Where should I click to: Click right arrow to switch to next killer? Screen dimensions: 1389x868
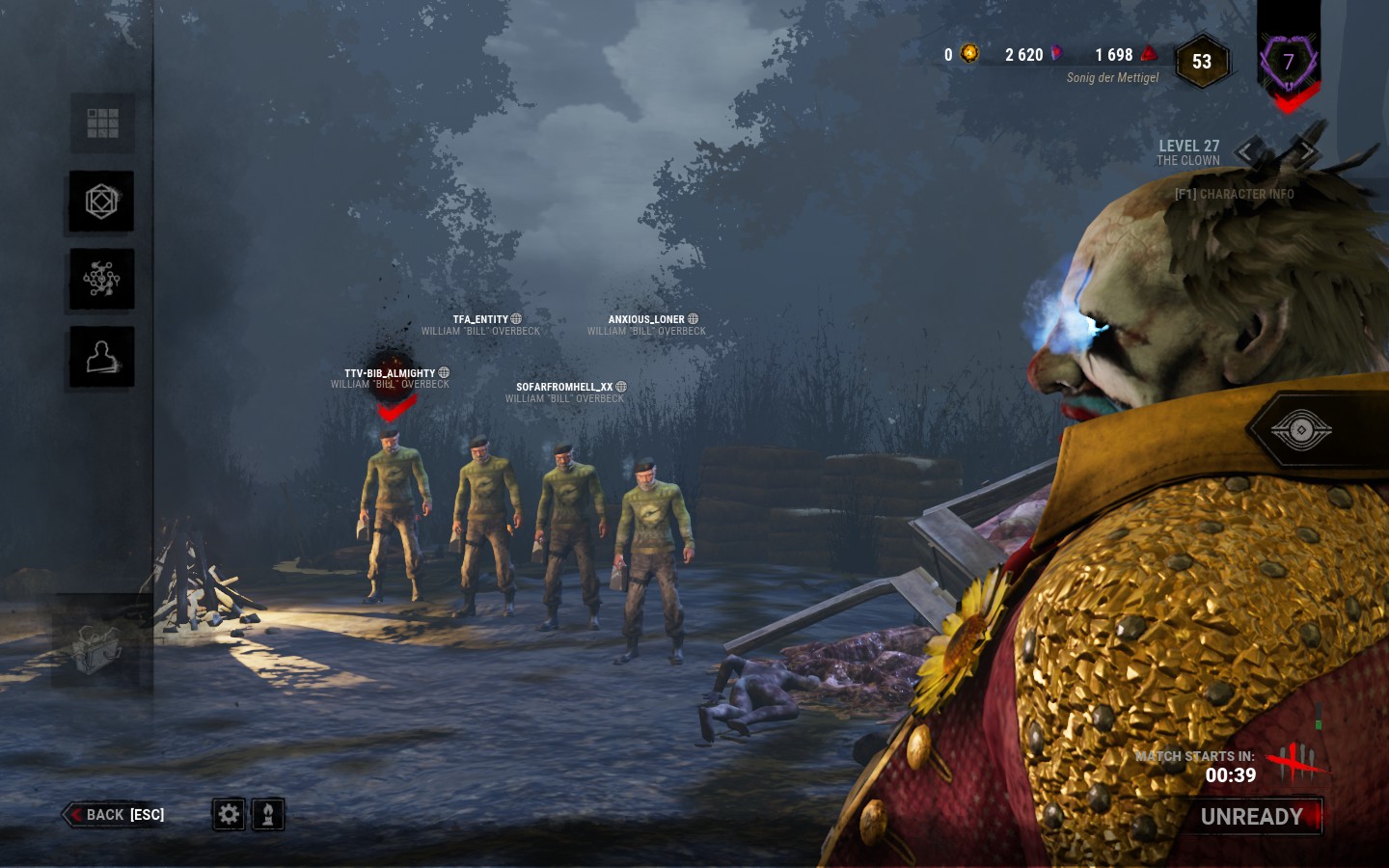click(x=1308, y=151)
